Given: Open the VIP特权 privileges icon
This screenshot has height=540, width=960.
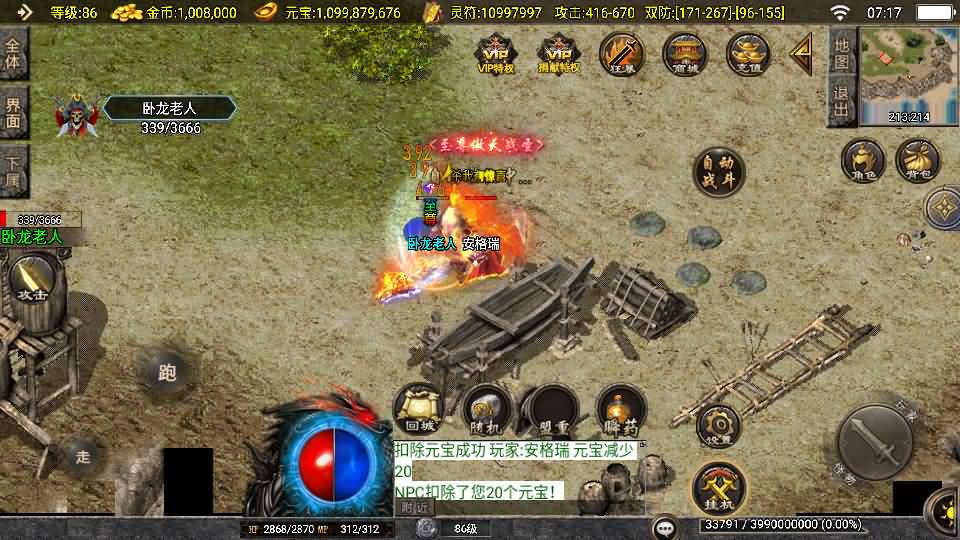Looking at the screenshot, I should (x=496, y=54).
